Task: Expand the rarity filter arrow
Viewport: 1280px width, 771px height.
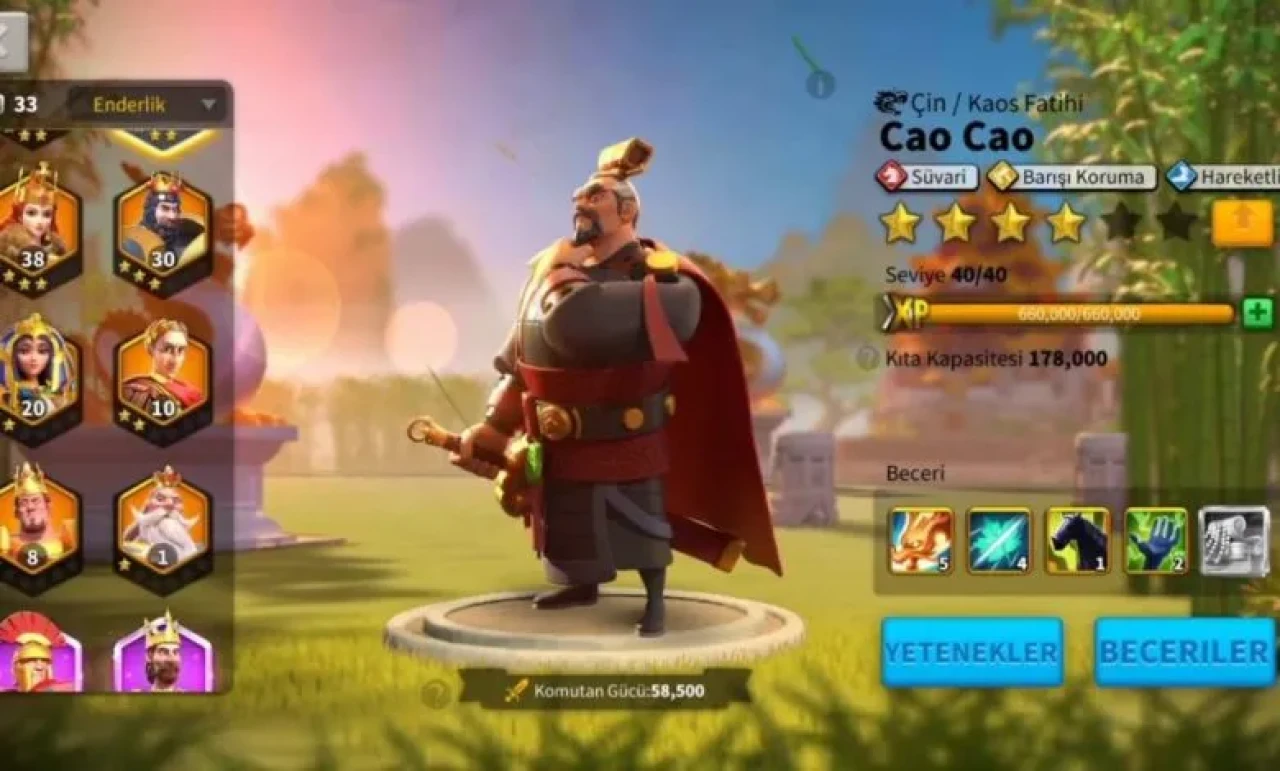Action: coord(209,103)
